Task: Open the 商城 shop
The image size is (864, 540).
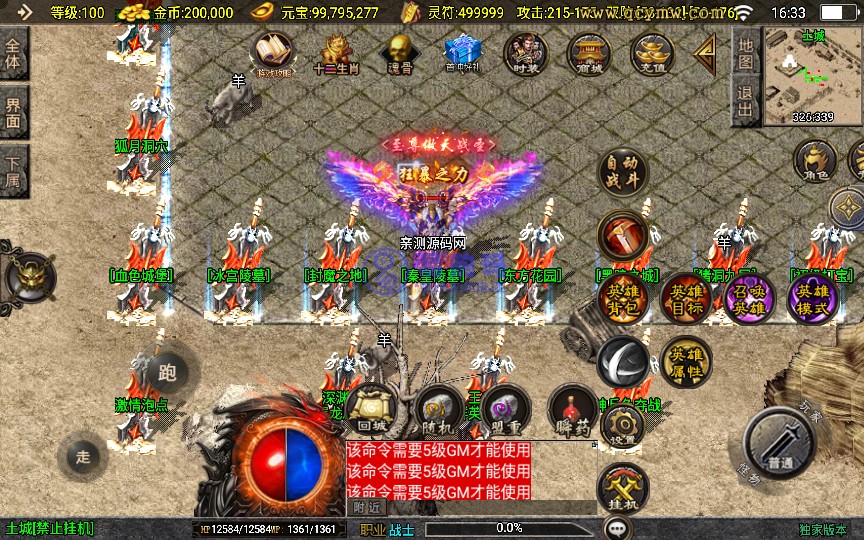Action: [x=590, y=52]
